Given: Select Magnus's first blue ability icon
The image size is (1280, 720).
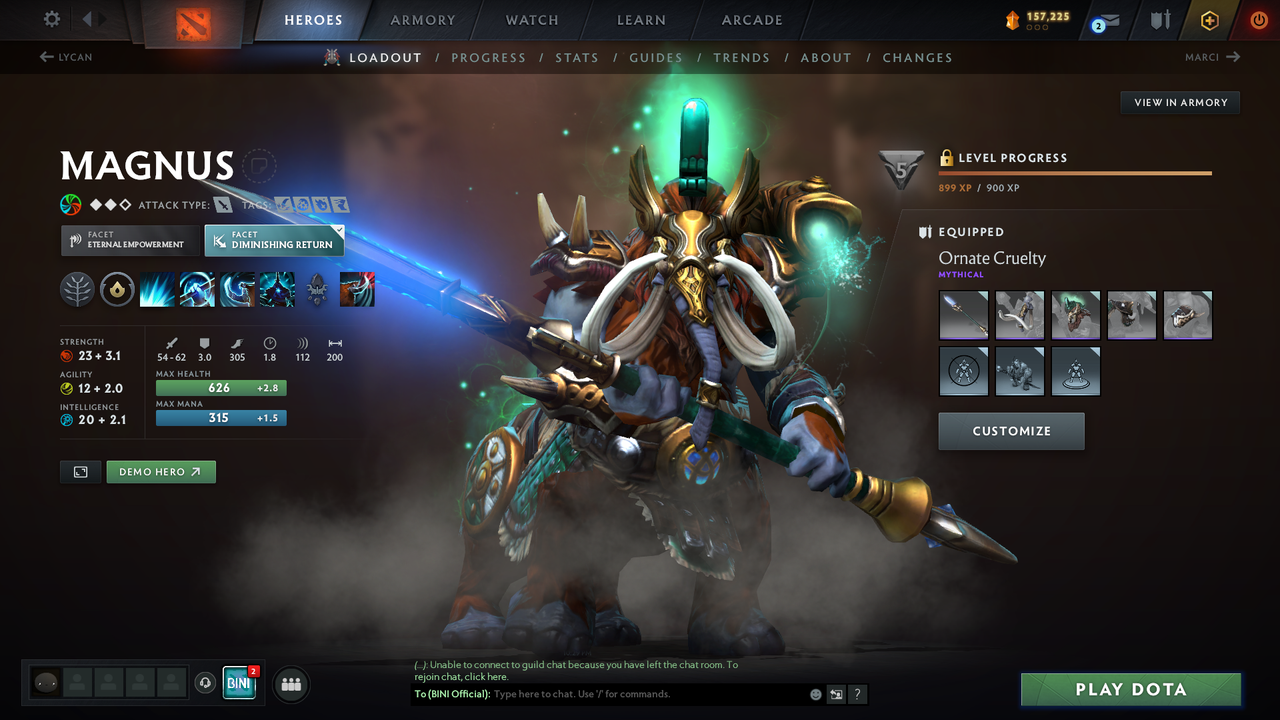Looking at the screenshot, I should click(157, 290).
